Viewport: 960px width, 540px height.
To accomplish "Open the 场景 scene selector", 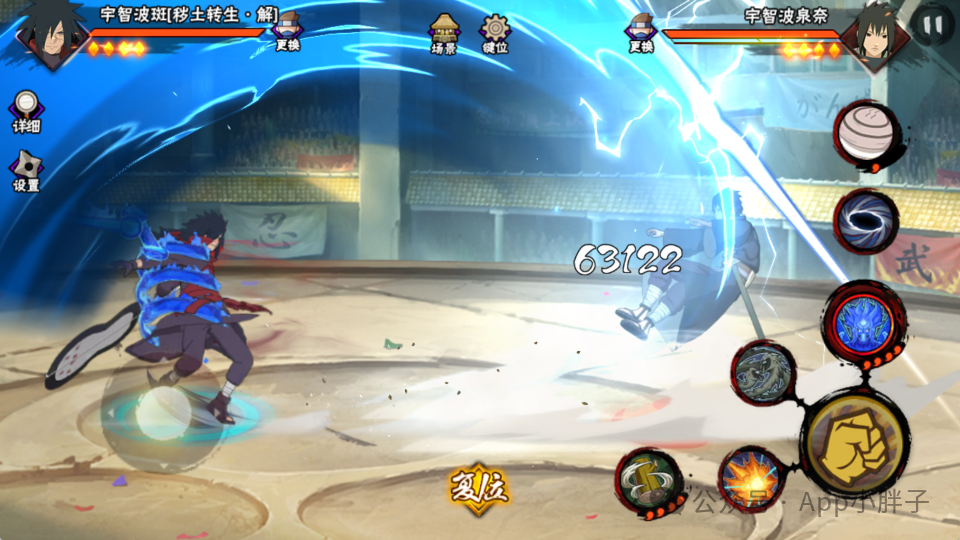I will 444,33.
